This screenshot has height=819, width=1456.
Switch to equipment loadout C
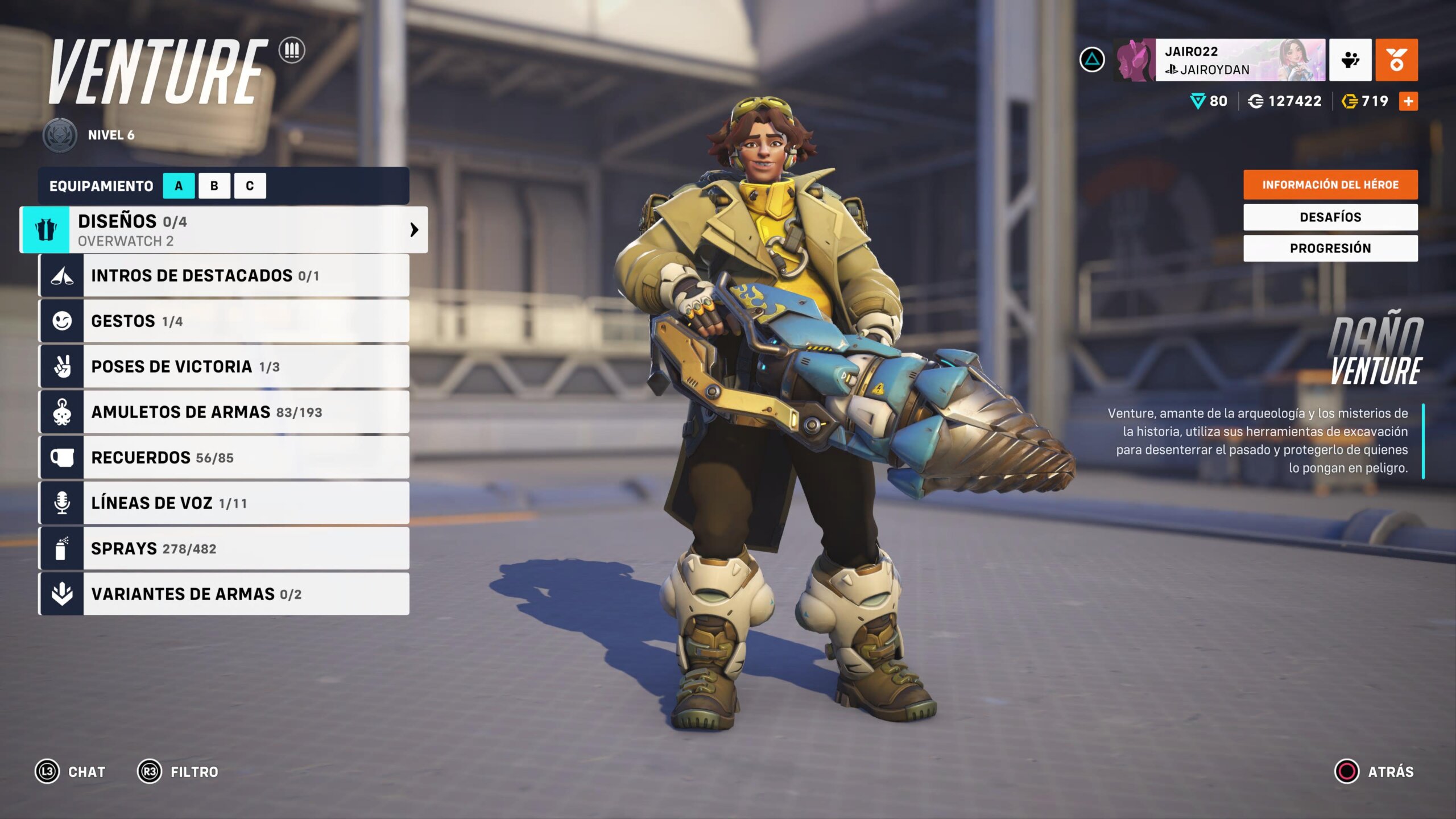pyautogui.click(x=250, y=186)
